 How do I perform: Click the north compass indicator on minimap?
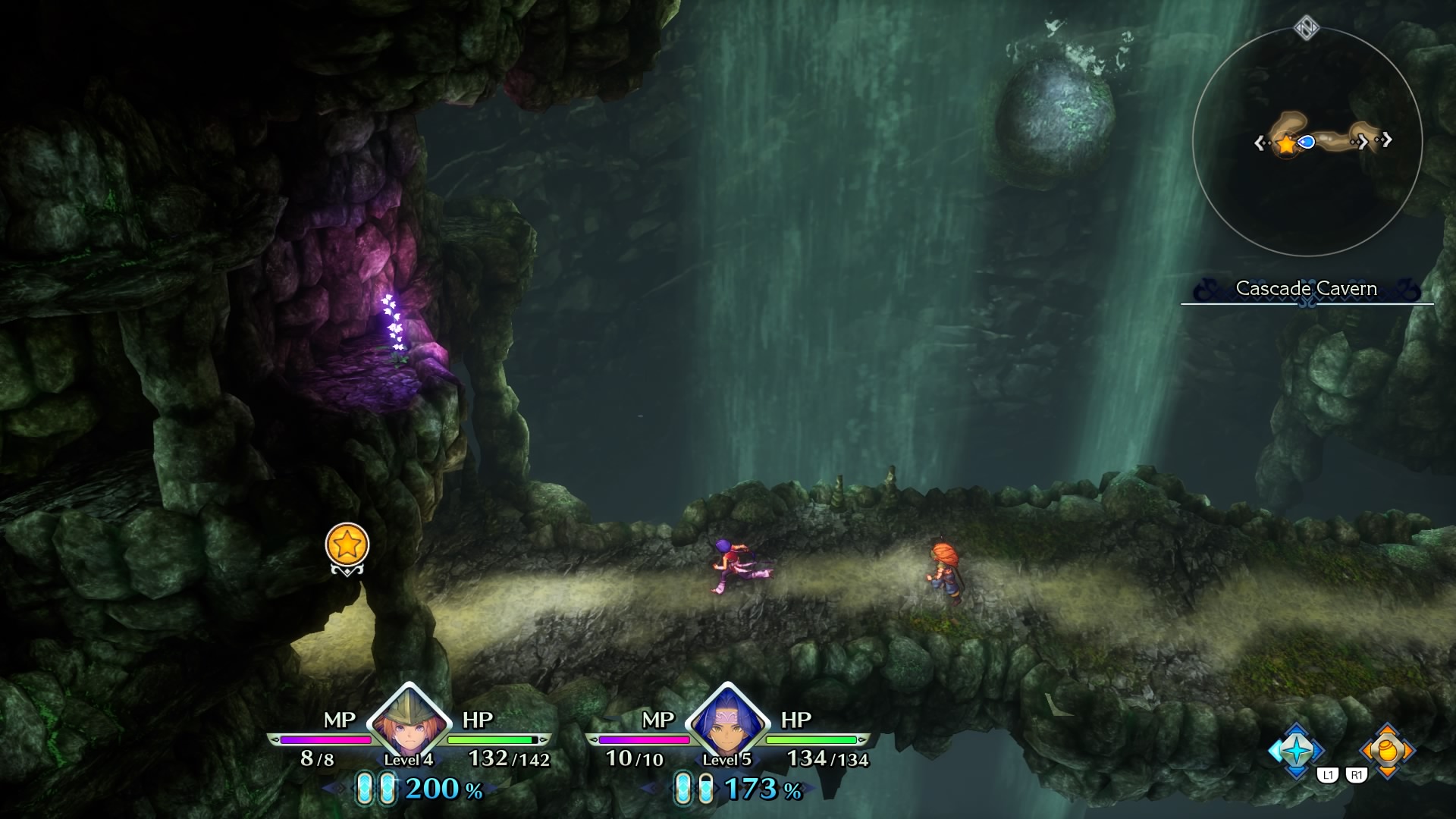(x=1307, y=29)
